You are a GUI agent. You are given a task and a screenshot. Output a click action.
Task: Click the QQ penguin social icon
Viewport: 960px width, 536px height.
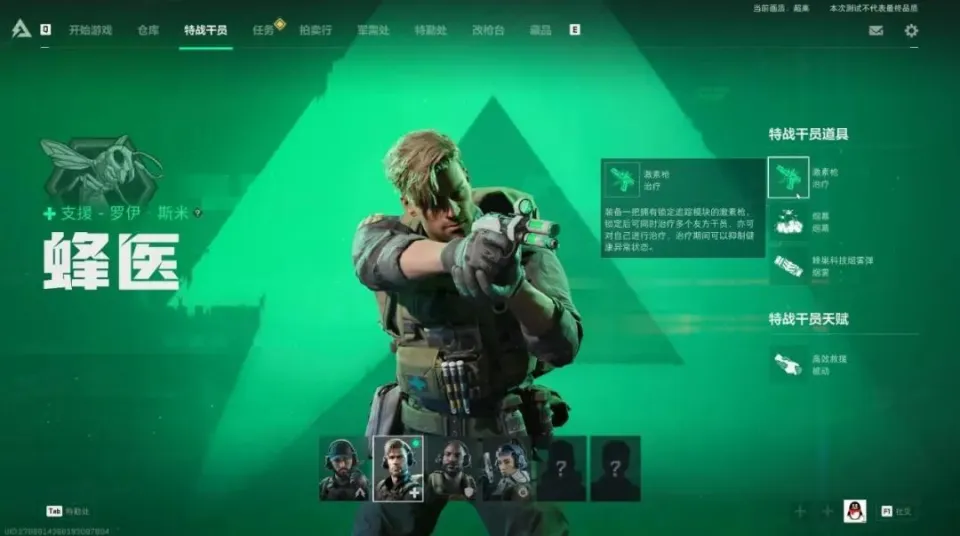point(854,511)
